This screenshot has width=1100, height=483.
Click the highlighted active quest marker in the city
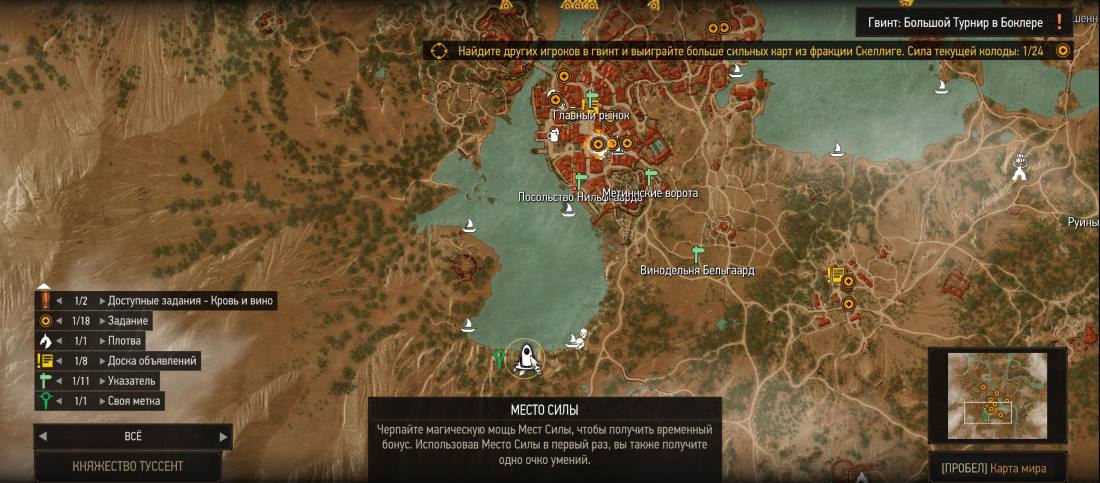[x=598, y=145]
